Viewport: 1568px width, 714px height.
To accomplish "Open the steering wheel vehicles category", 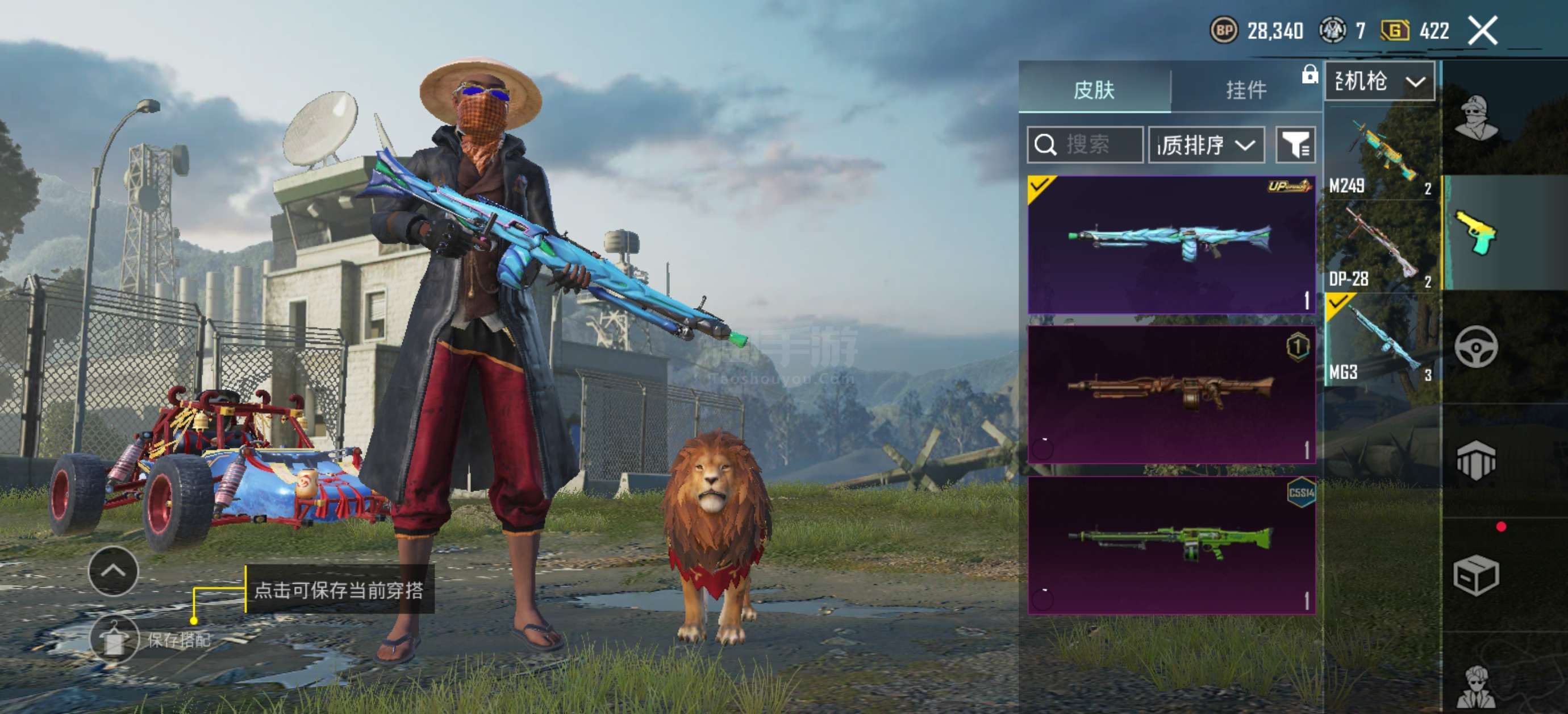I will [1476, 347].
